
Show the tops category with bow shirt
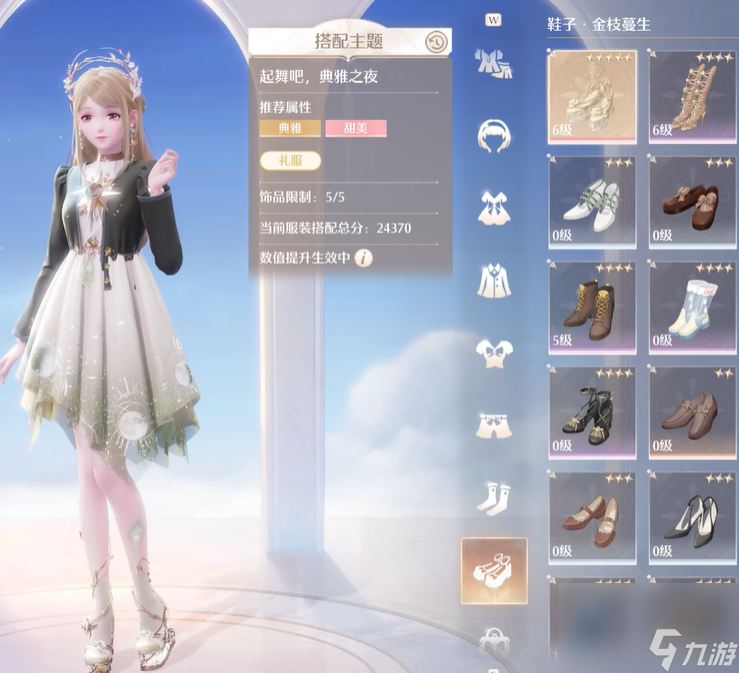(x=492, y=353)
